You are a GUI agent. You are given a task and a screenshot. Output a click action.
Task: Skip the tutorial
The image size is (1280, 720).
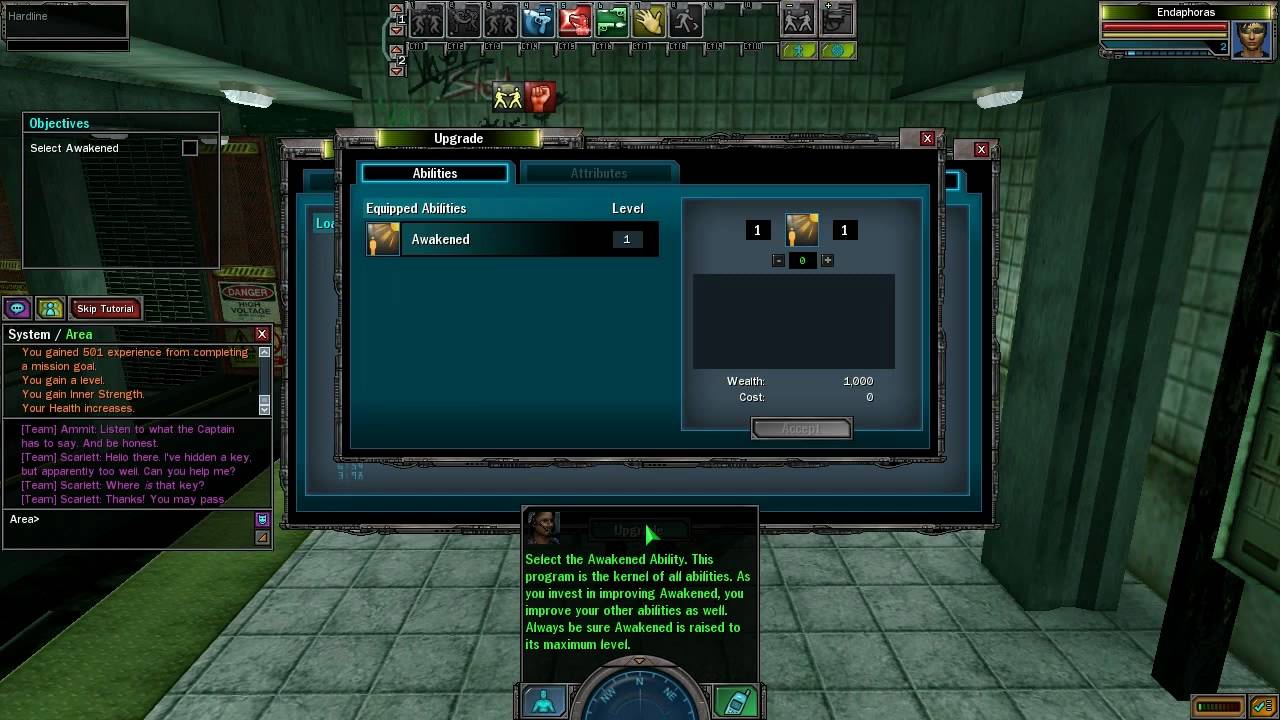coord(105,309)
